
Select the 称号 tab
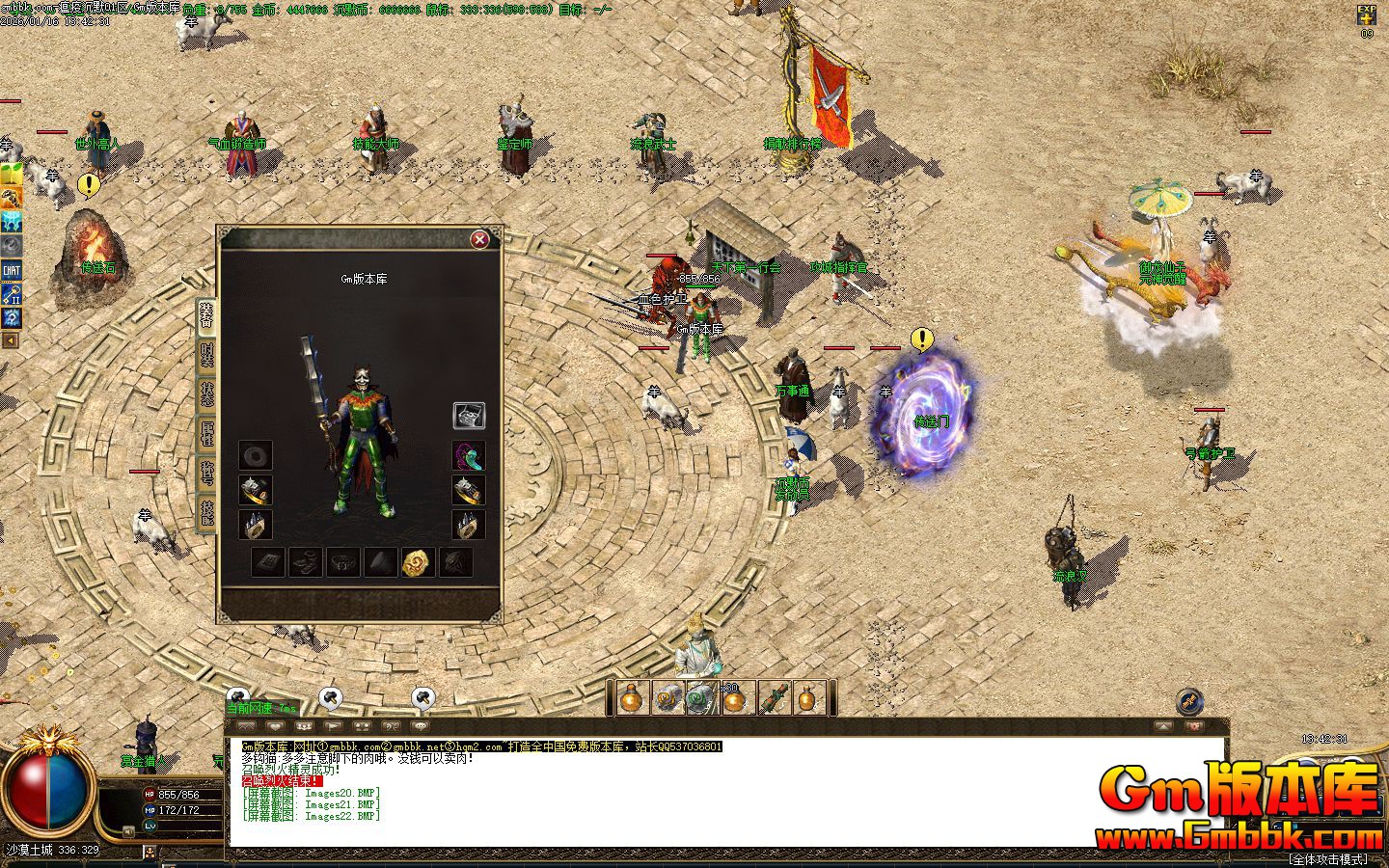[x=206, y=473]
